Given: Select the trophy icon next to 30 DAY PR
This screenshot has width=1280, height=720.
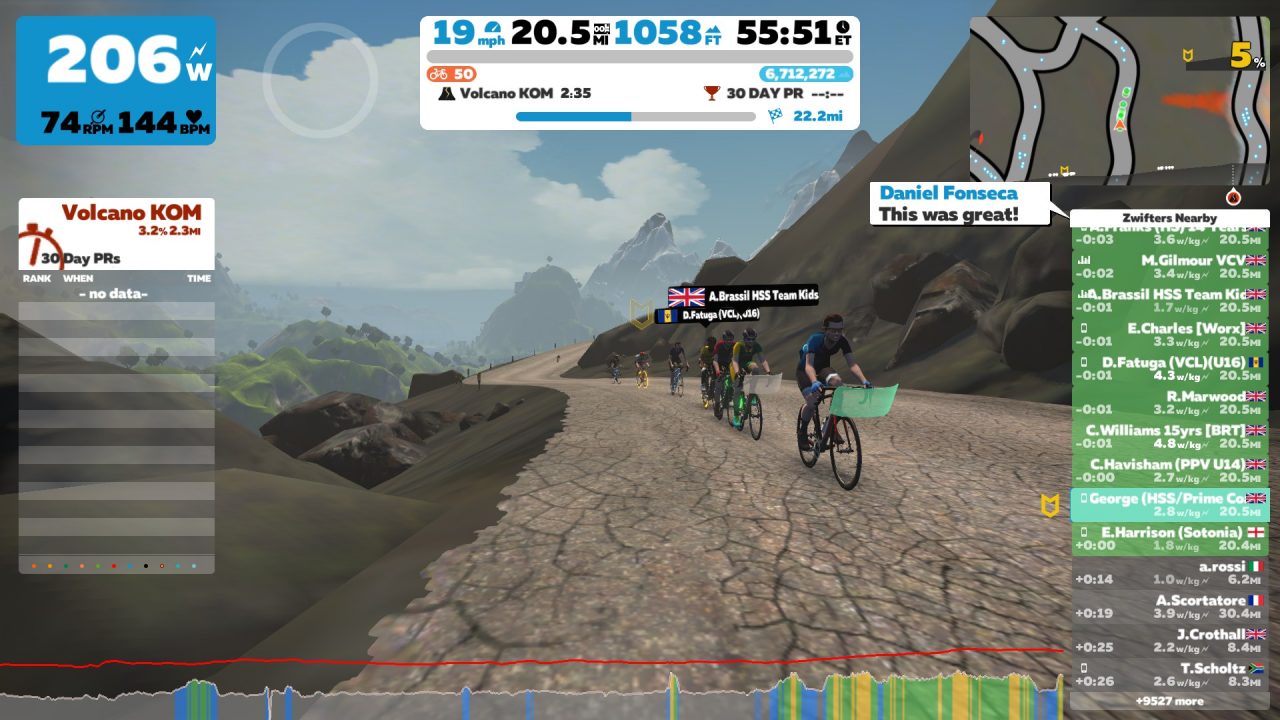Looking at the screenshot, I should click(711, 94).
